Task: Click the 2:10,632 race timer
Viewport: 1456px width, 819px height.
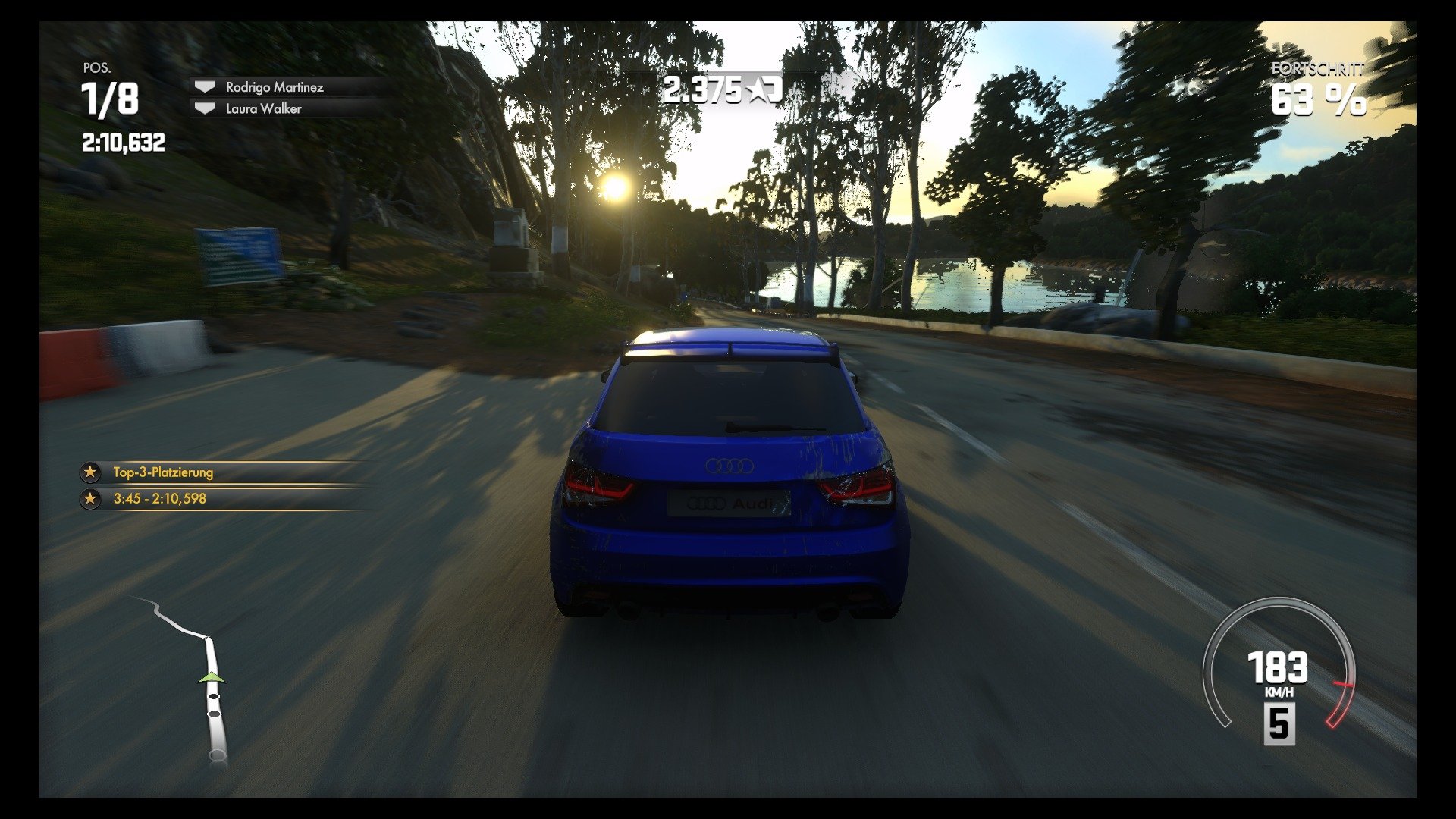Action: [124, 140]
